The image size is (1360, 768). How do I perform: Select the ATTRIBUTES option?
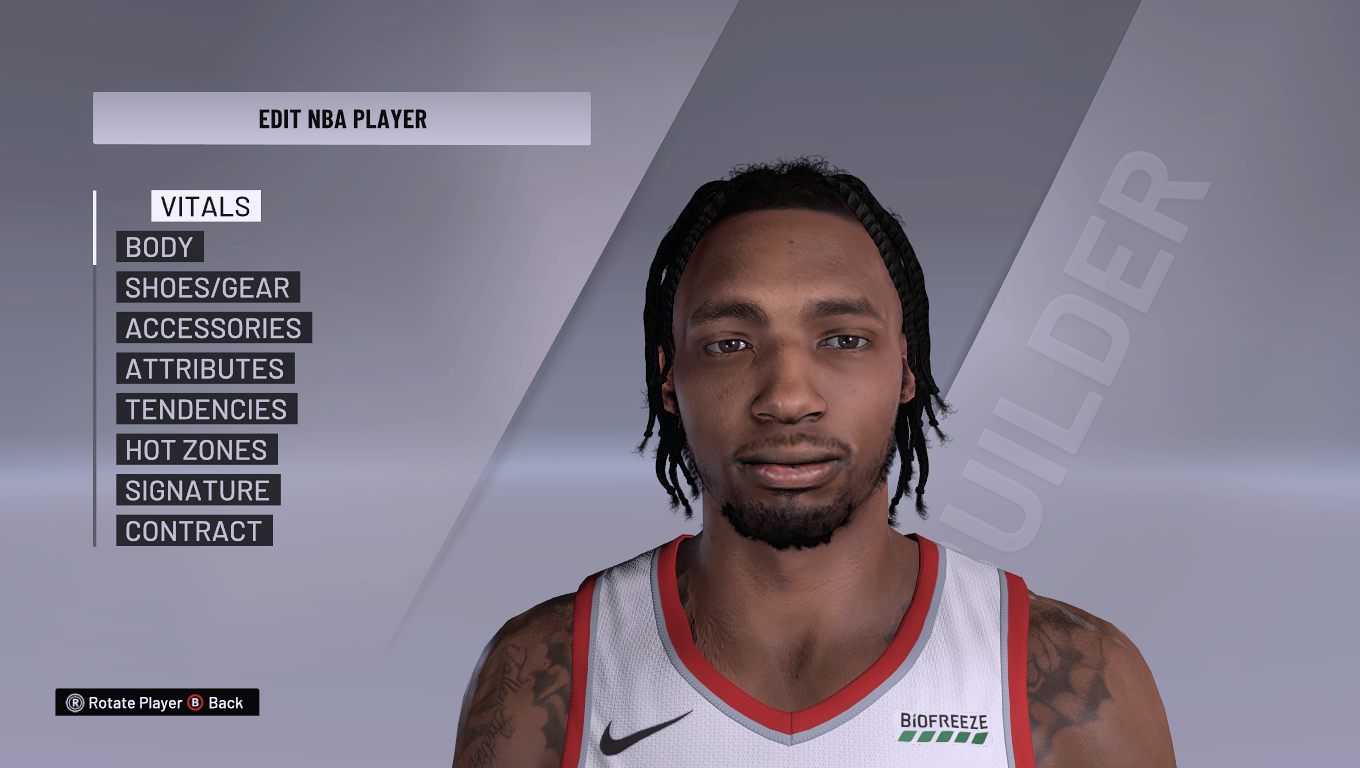point(204,368)
